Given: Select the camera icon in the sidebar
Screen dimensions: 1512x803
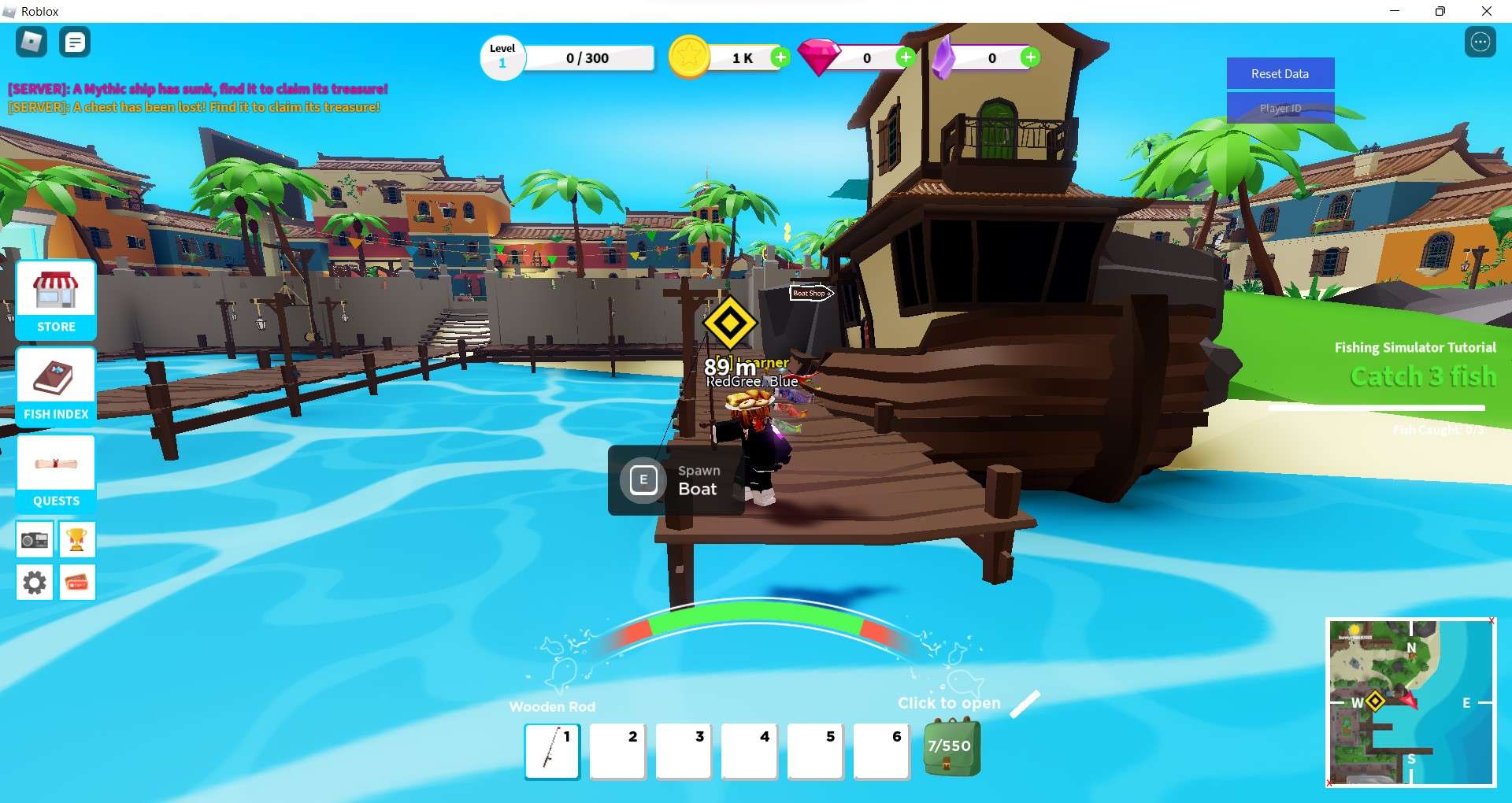Looking at the screenshot, I should pyautogui.click(x=35, y=539).
